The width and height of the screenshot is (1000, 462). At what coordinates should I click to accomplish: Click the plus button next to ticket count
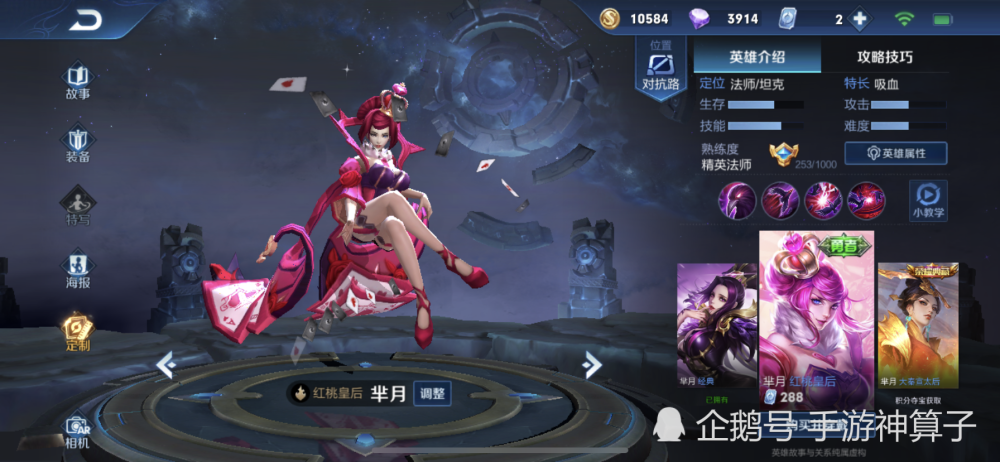(x=859, y=19)
